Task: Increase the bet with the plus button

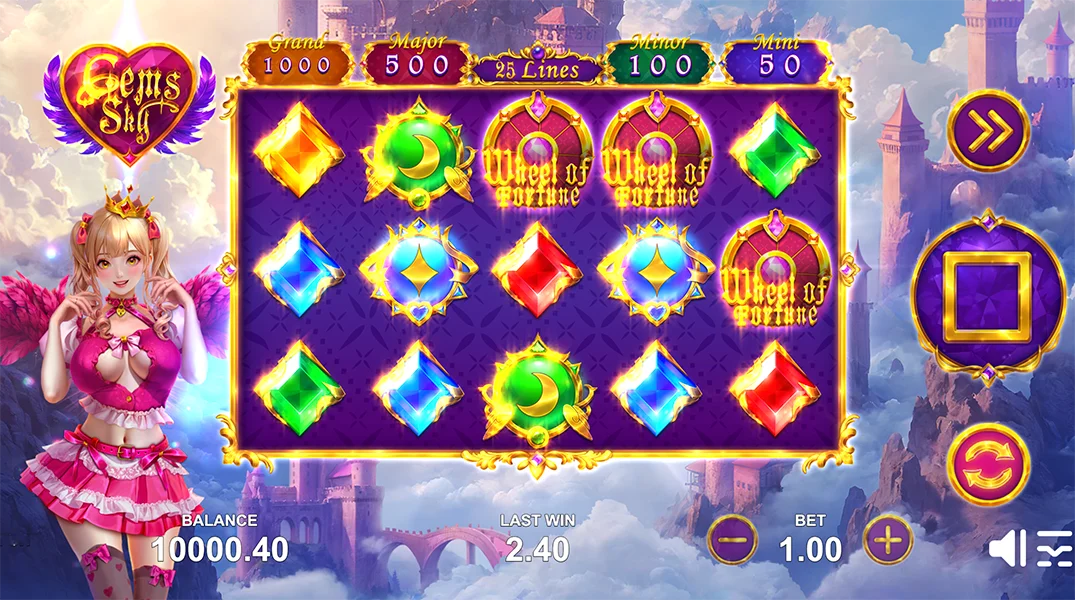Action: tap(888, 541)
